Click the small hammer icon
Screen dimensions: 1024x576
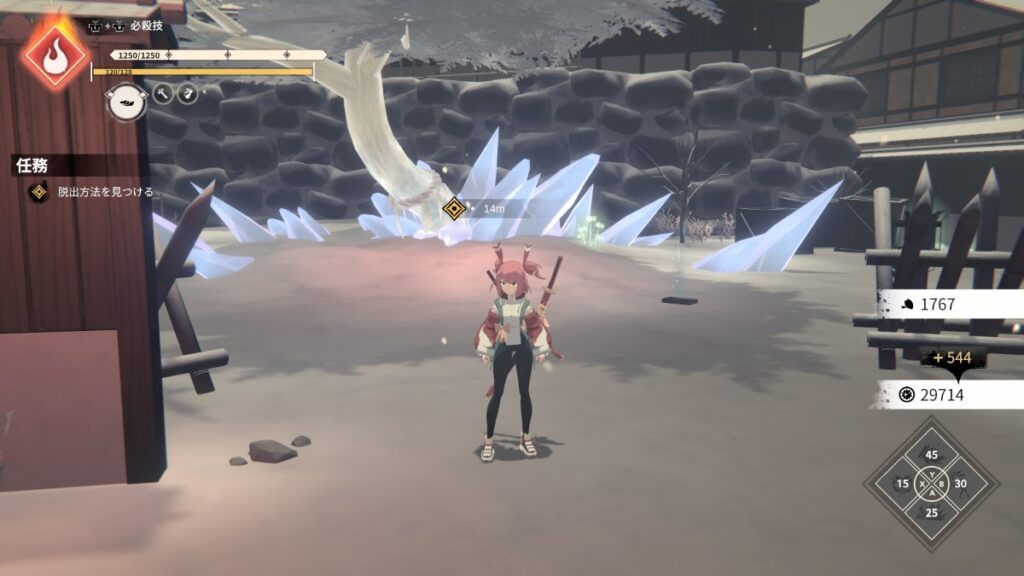pyautogui.click(x=162, y=94)
